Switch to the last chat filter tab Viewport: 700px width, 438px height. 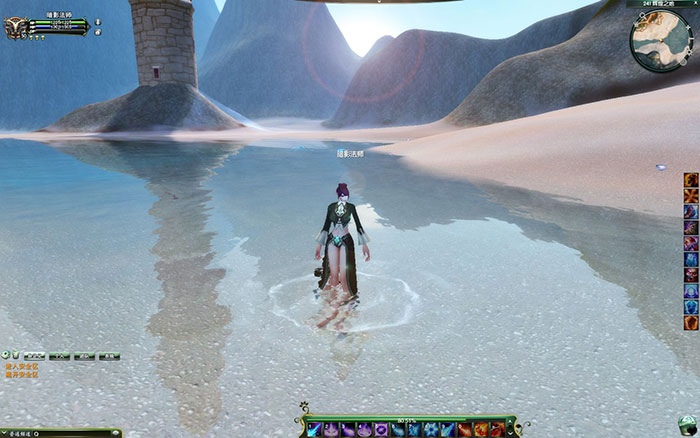[110, 355]
